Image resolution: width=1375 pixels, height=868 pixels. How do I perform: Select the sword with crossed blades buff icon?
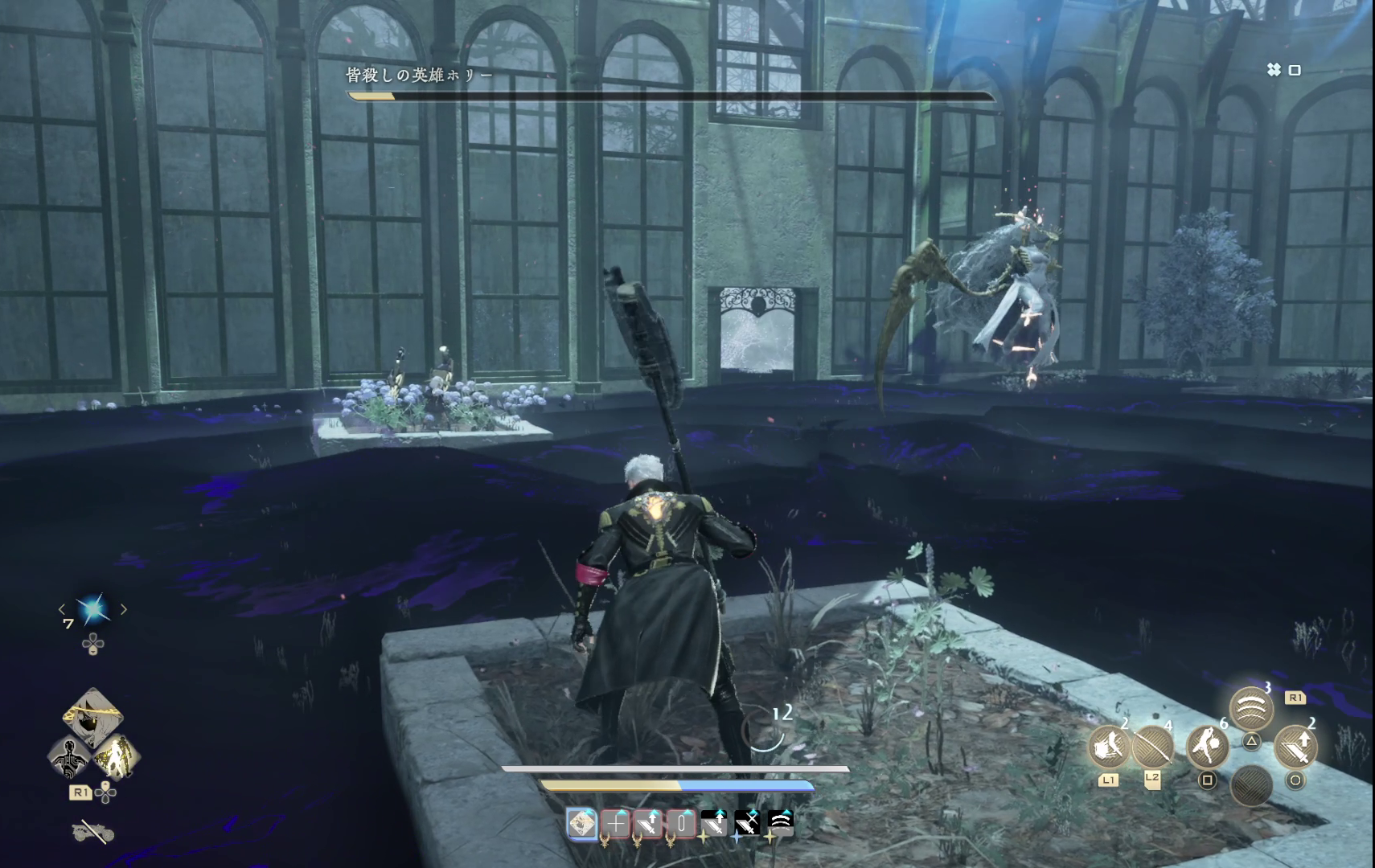pyautogui.click(x=747, y=823)
